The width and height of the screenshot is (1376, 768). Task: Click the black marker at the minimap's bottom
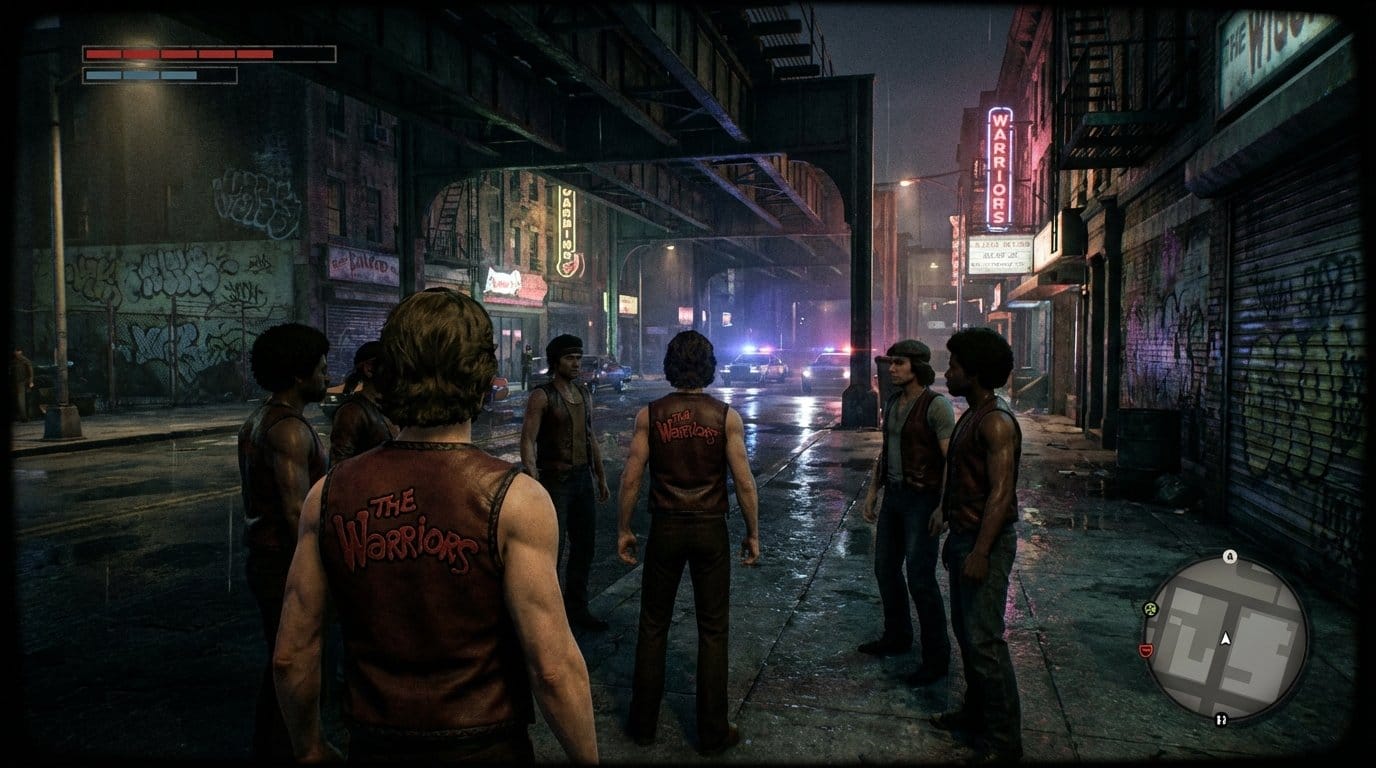coord(1221,718)
